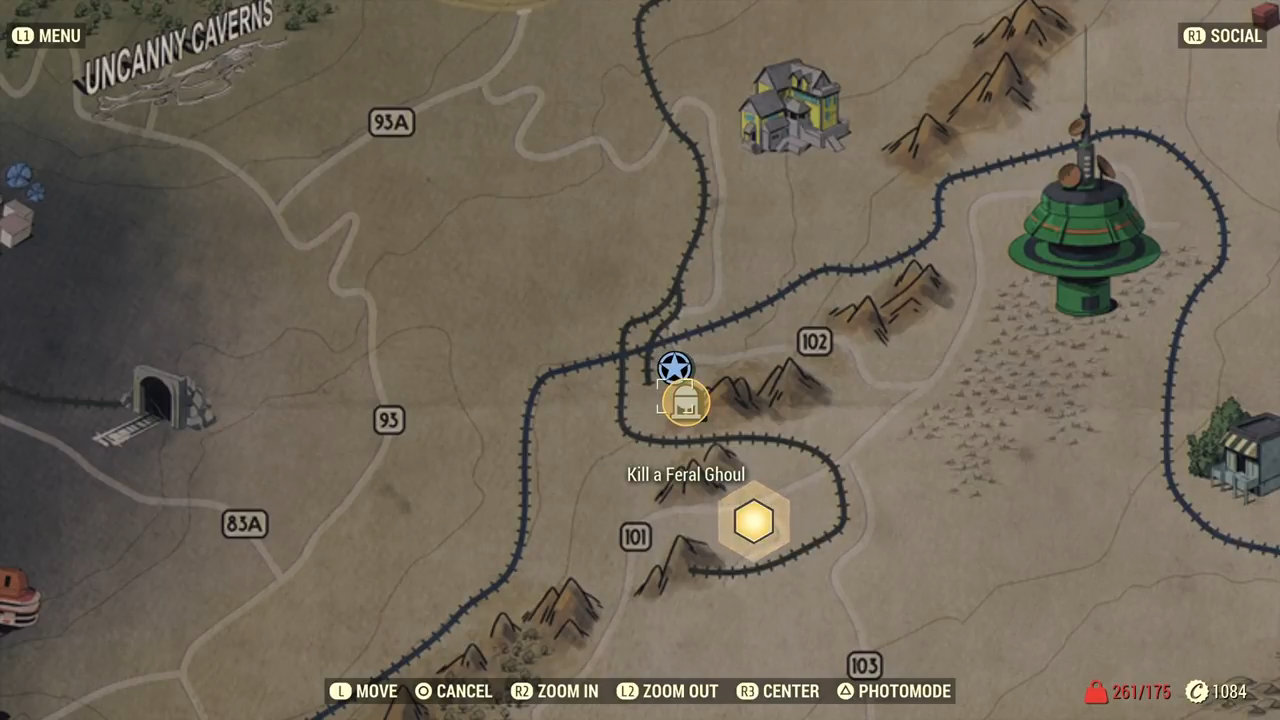Select the green observatory tower marker
The image size is (1280, 720).
pos(1084,235)
